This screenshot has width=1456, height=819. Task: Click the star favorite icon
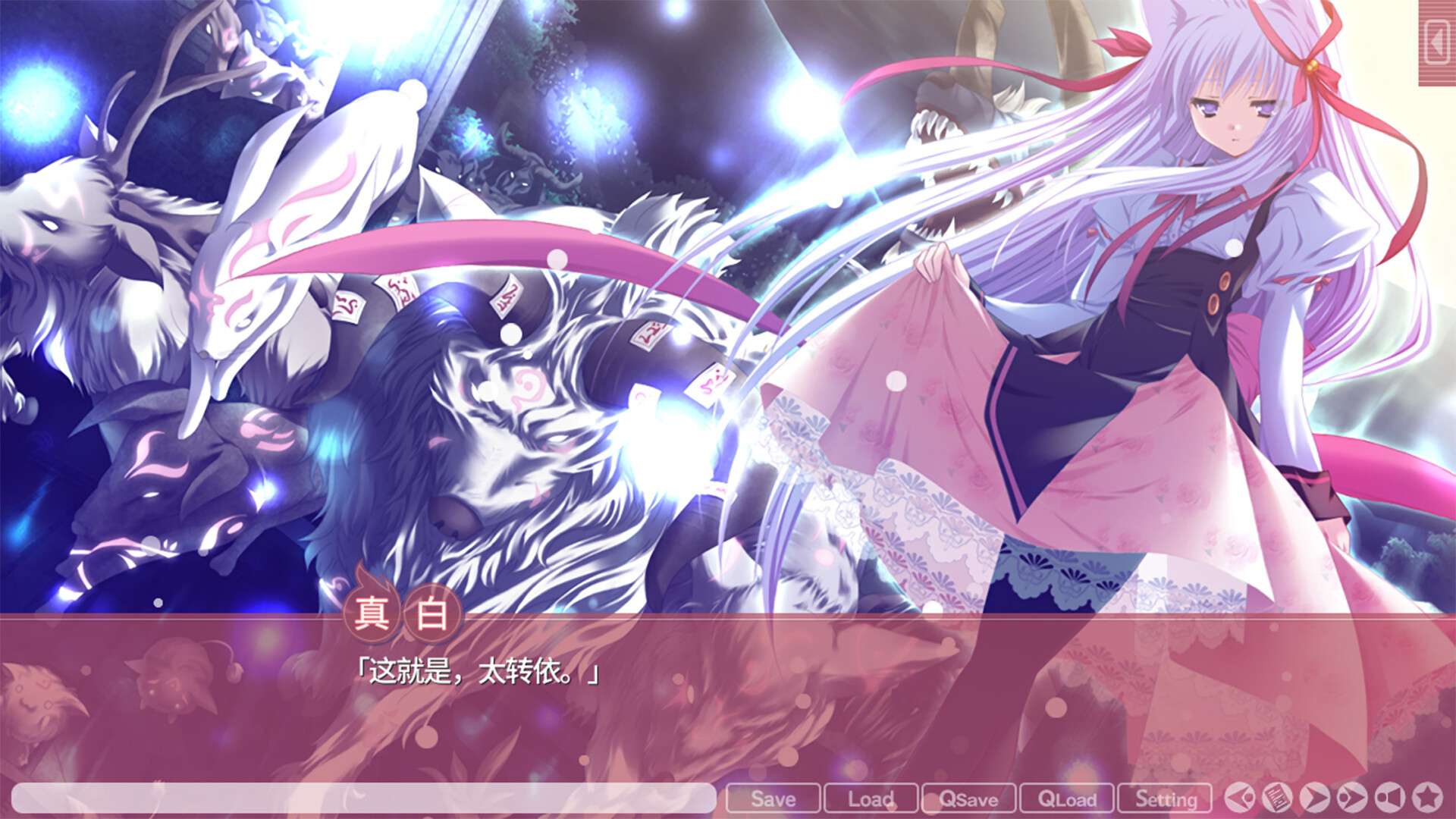pos(1427,799)
